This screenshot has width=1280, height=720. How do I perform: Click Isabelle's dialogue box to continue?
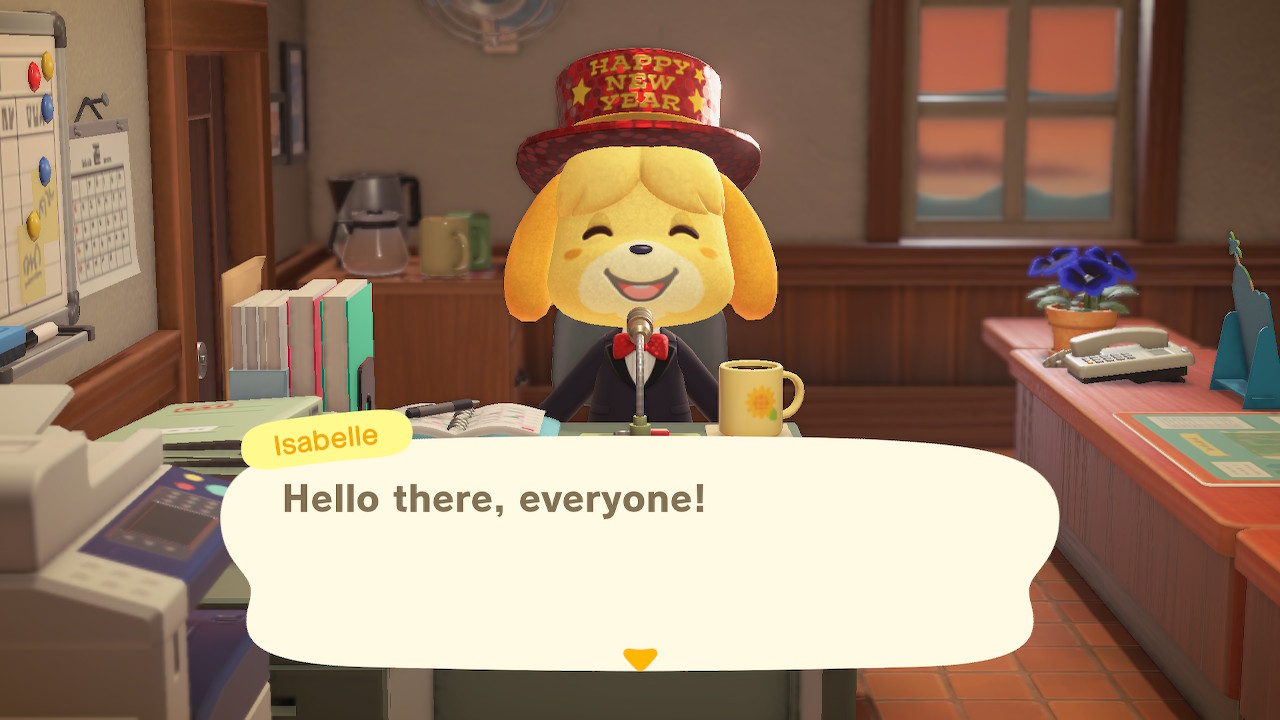[x=640, y=550]
